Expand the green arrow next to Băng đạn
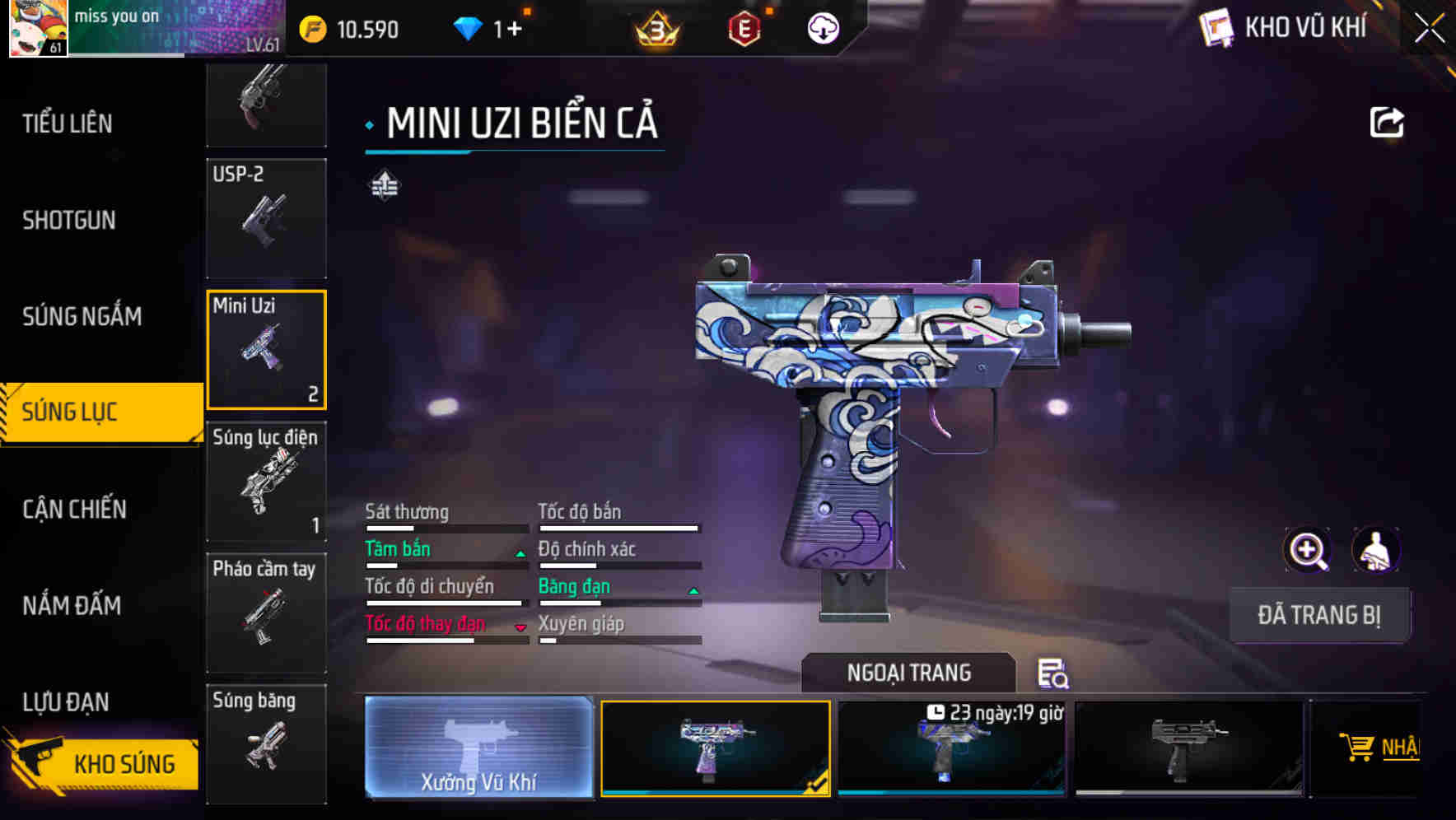 coord(693,589)
